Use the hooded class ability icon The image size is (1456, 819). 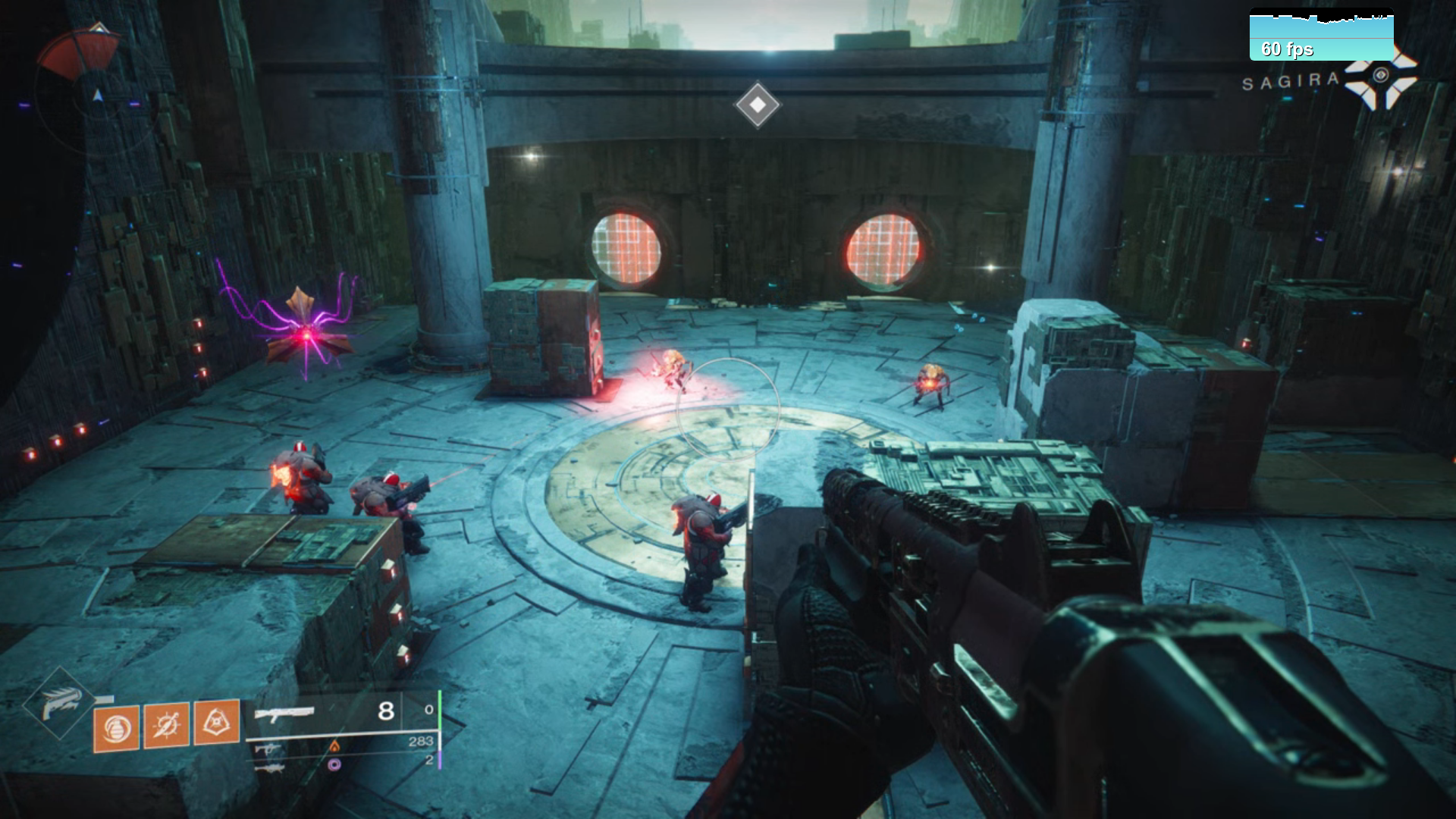(x=217, y=721)
